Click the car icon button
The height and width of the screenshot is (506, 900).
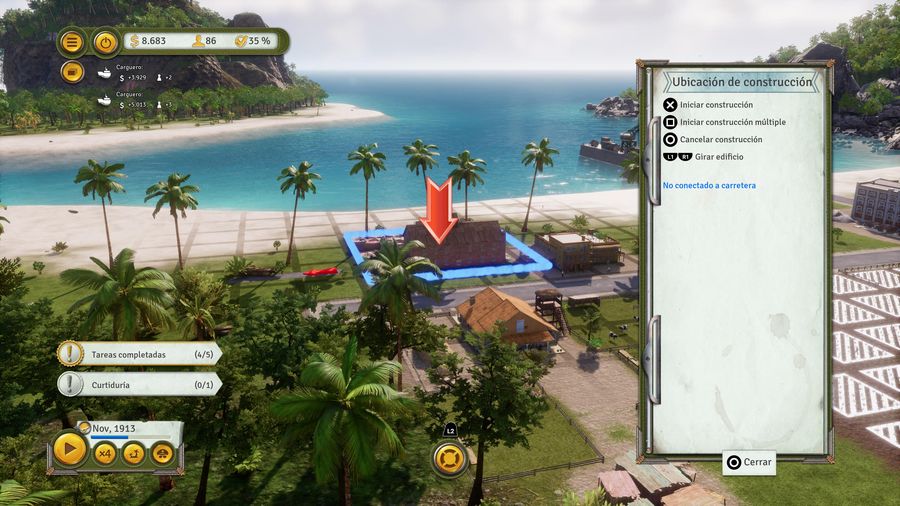tap(162, 453)
